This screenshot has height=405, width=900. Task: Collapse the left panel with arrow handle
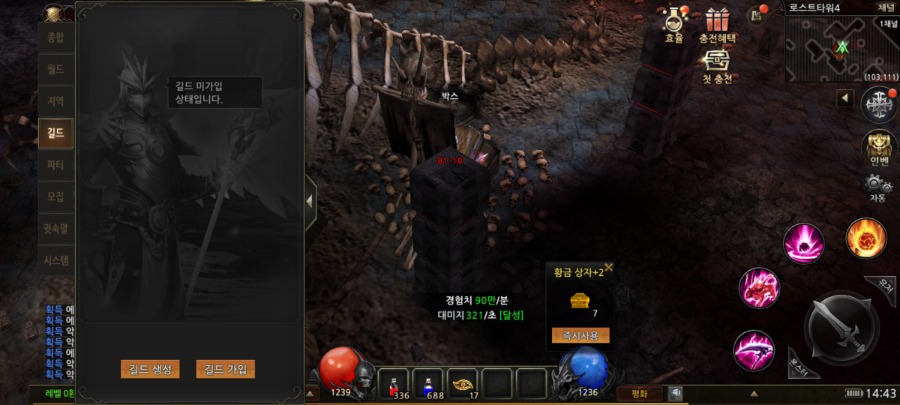[310, 200]
